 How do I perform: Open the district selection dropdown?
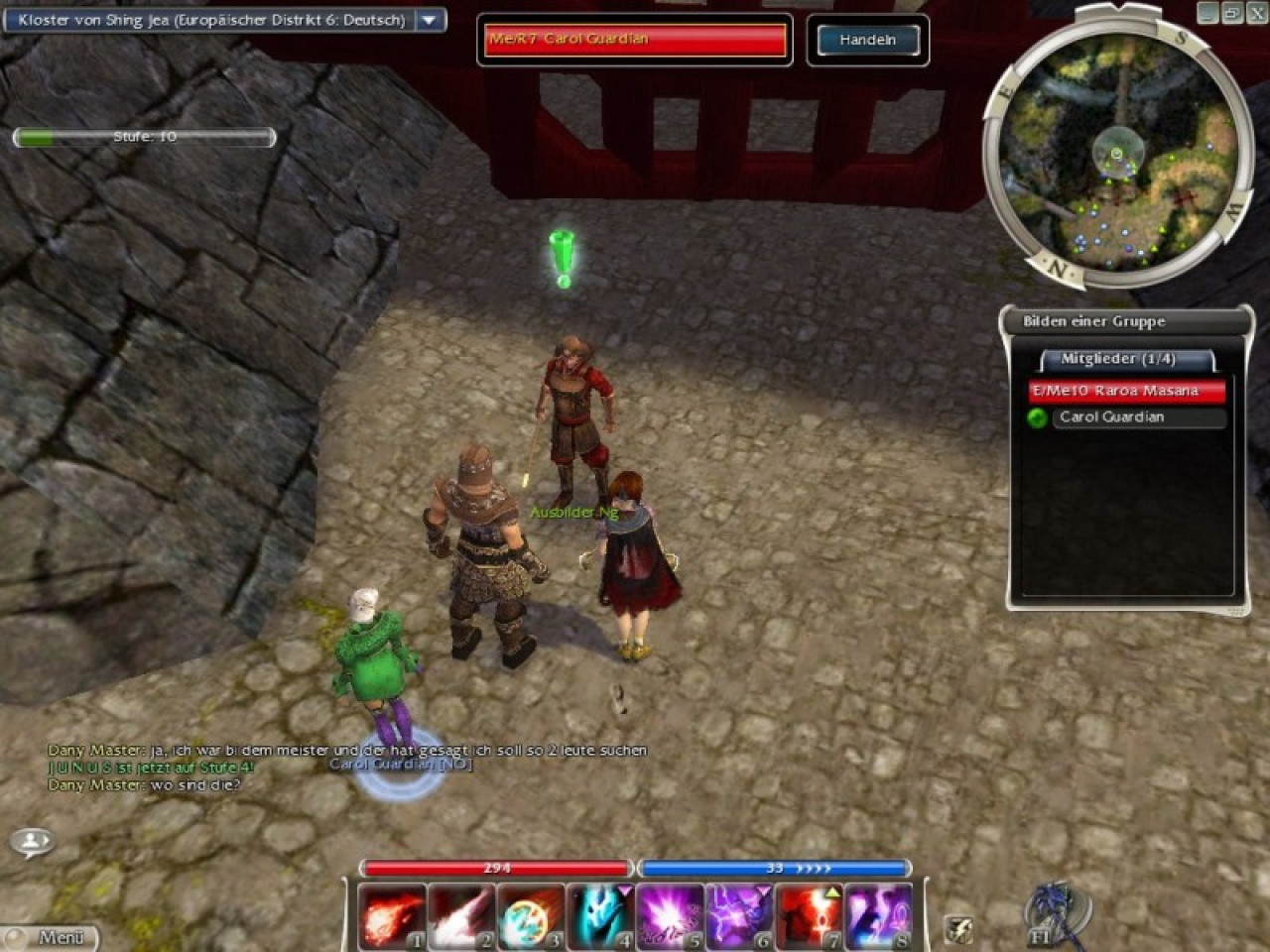pos(430,20)
